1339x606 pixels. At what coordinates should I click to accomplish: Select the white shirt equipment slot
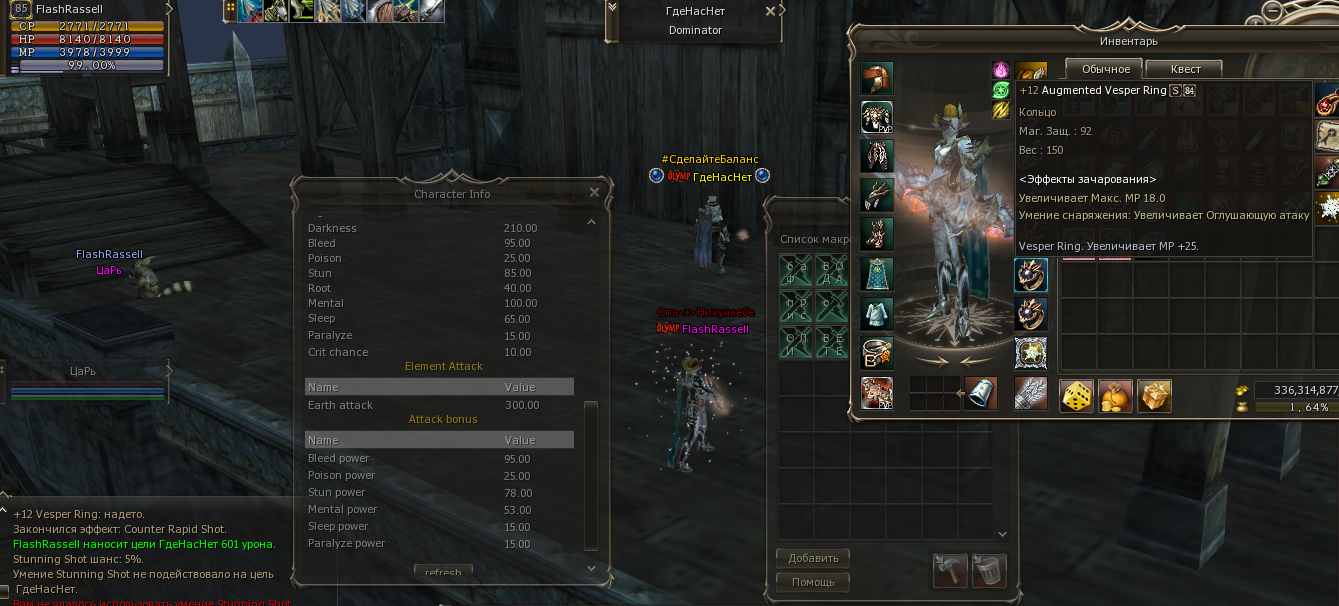[x=877, y=313]
